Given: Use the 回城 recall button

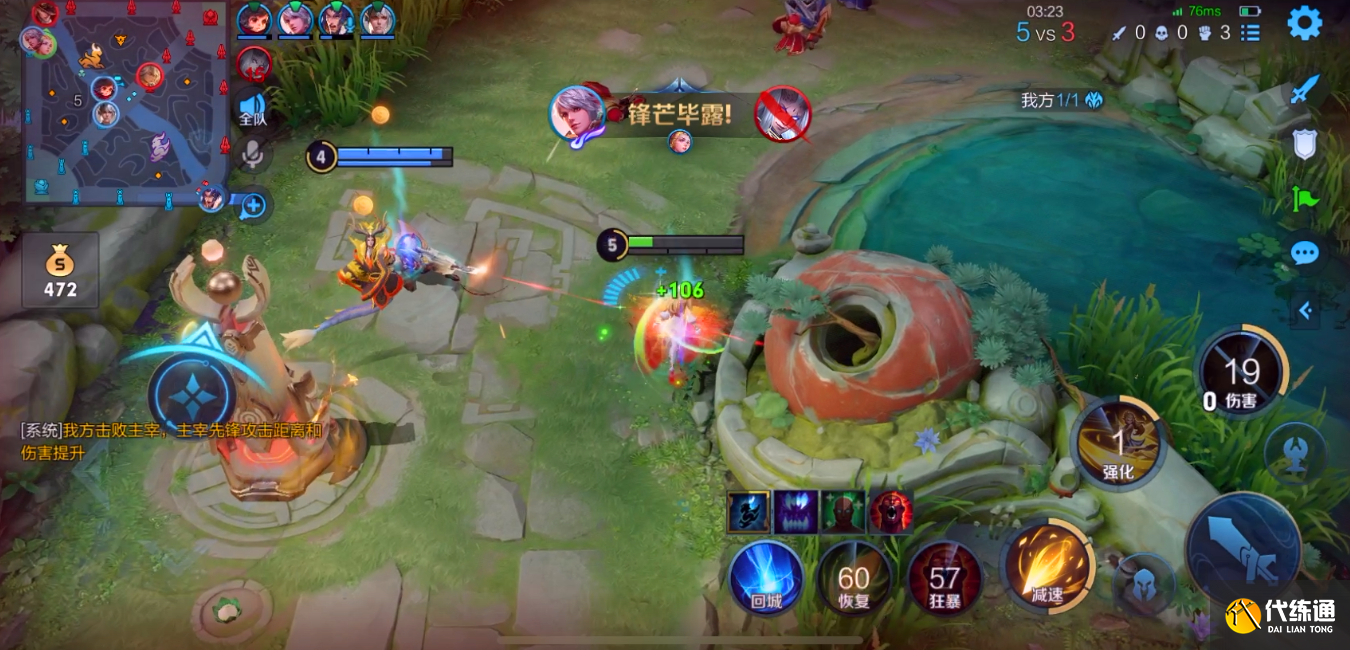Looking at the screenshot, I should 766,578.
